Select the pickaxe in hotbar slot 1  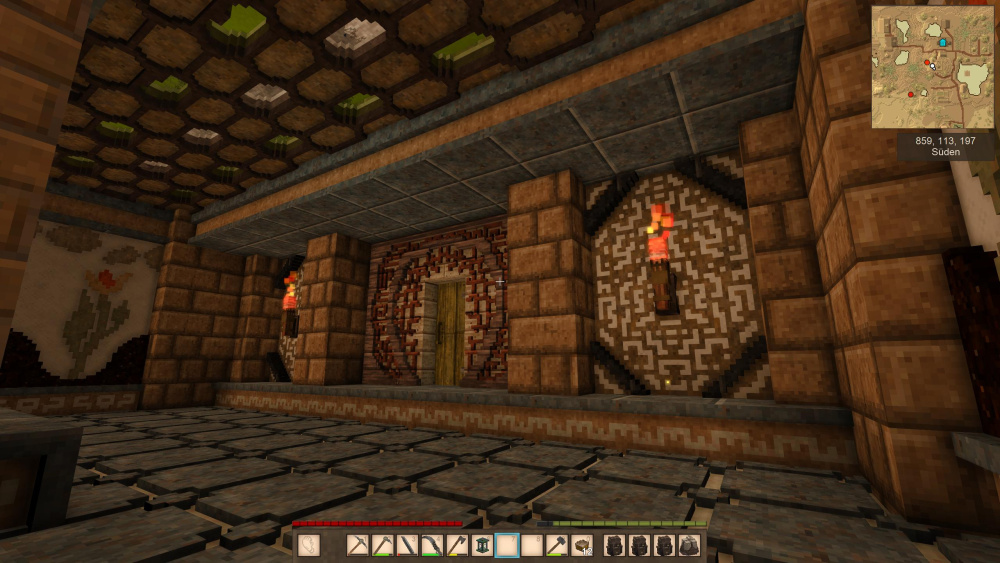click(x=359, y=546)
